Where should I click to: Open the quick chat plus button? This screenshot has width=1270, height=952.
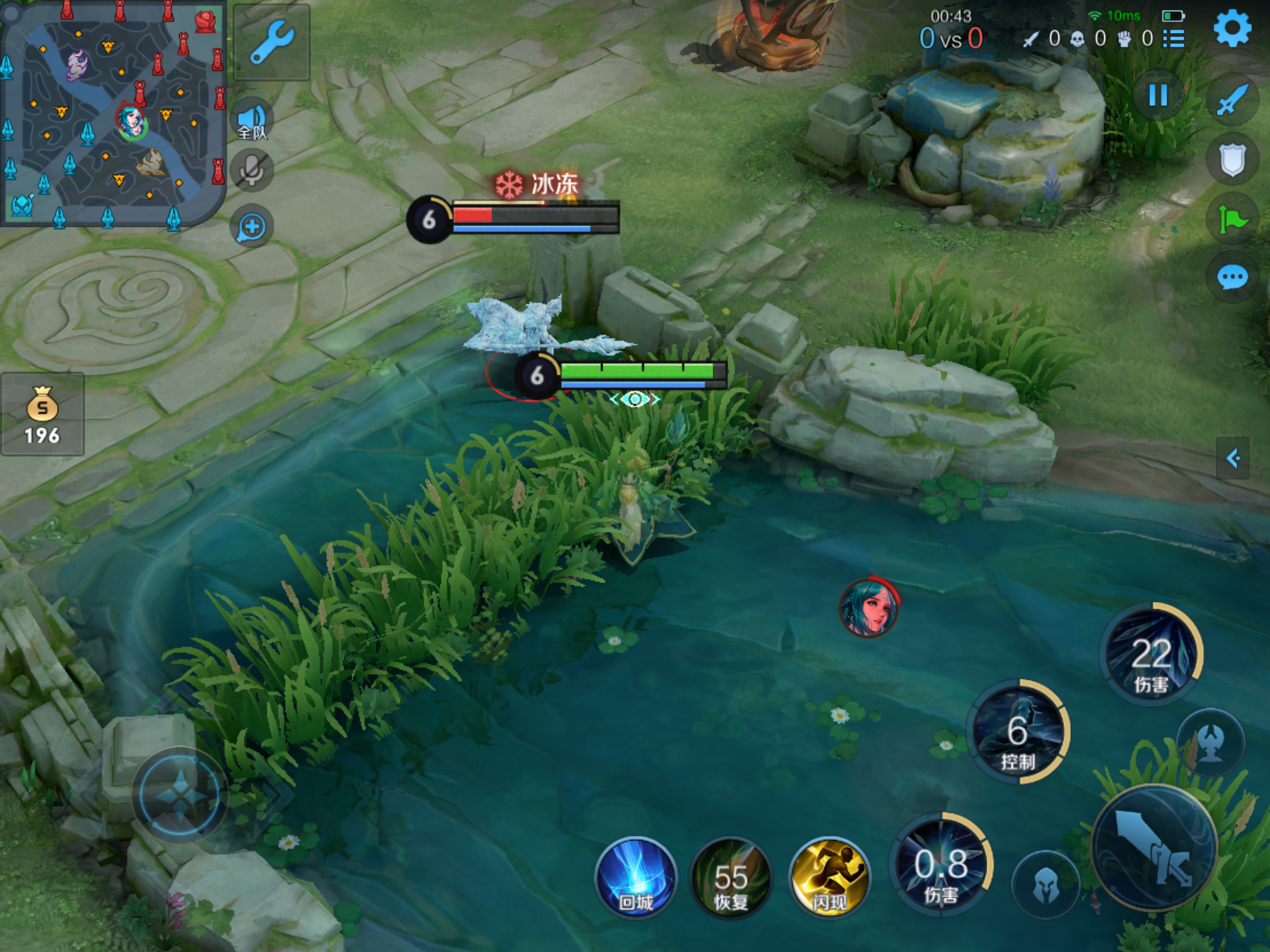tap(252, 227)
